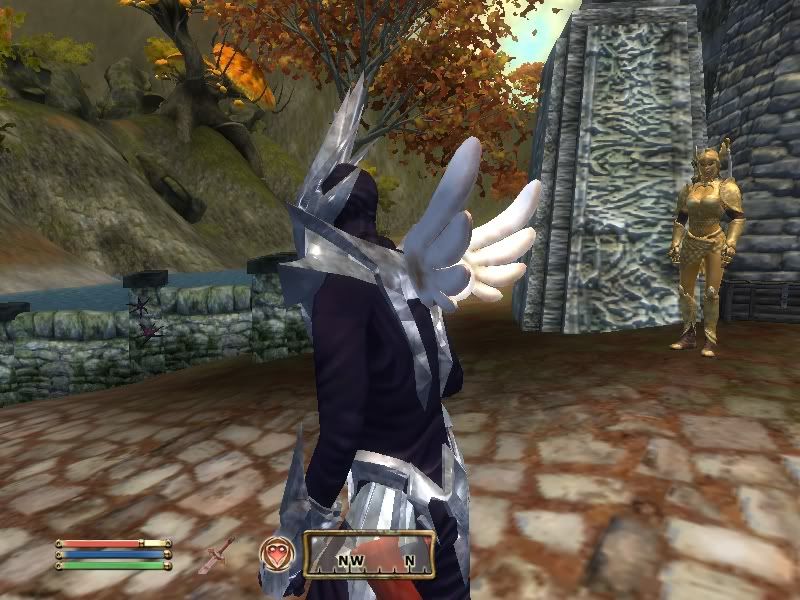Select the heart spell icon
The height and width of the screenshot is (600, 800).
click(x=275, y=553)
